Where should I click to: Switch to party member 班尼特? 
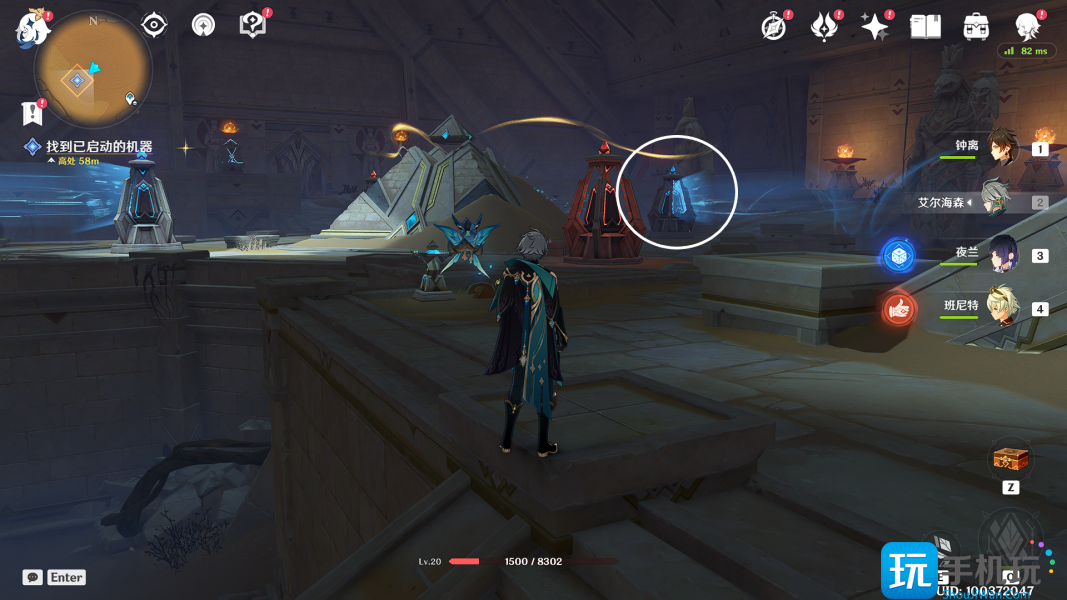(x=1001, y=307)
